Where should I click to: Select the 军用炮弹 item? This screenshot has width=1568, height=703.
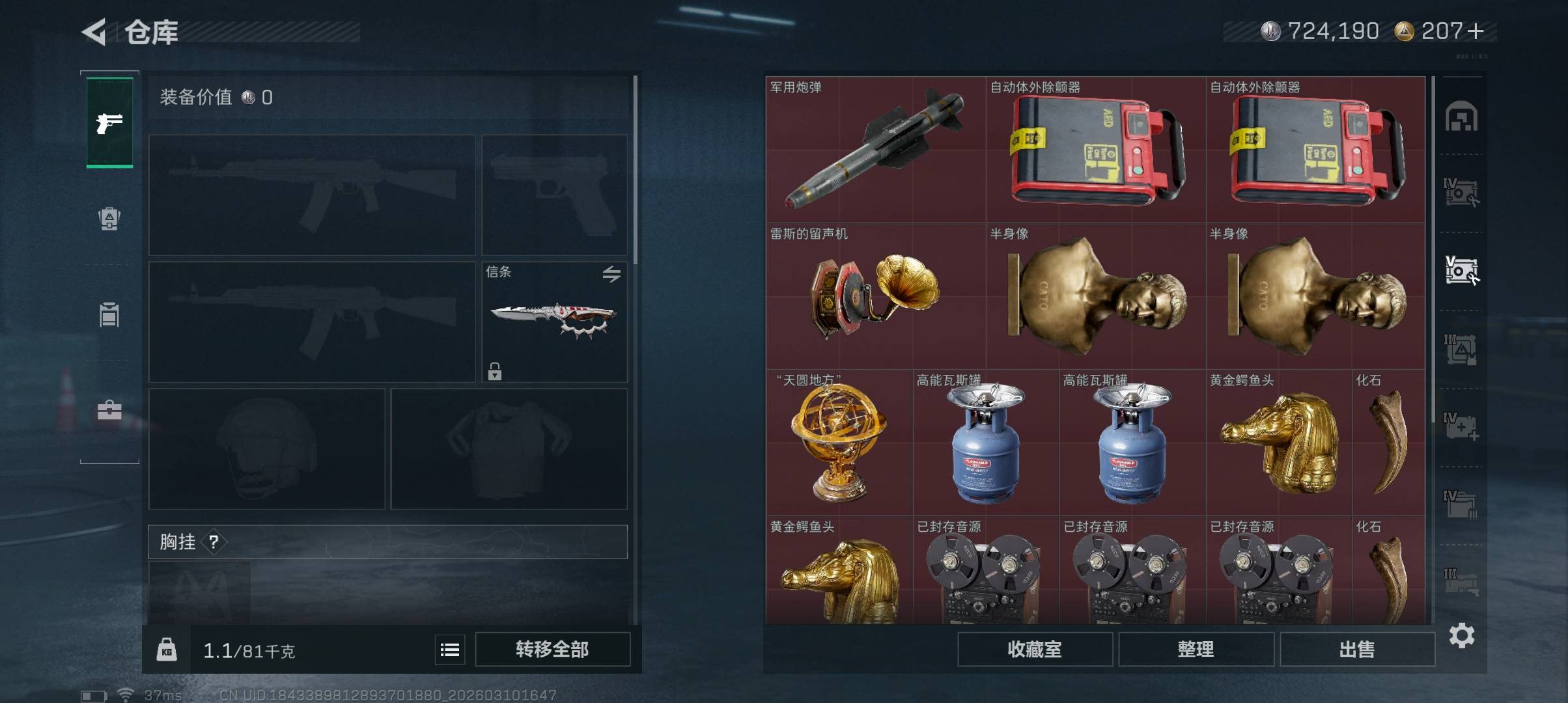(x=875, y=150)
